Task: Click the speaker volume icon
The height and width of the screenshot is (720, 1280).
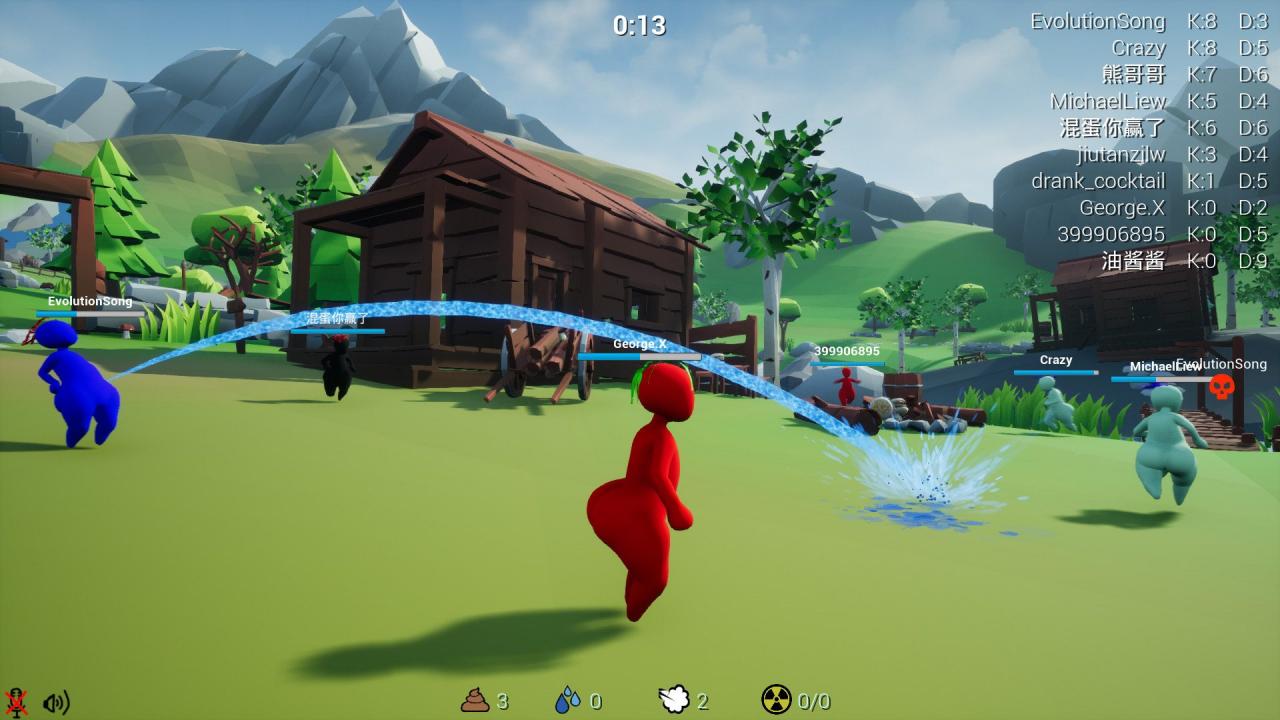Action: (x=56, y=702)
